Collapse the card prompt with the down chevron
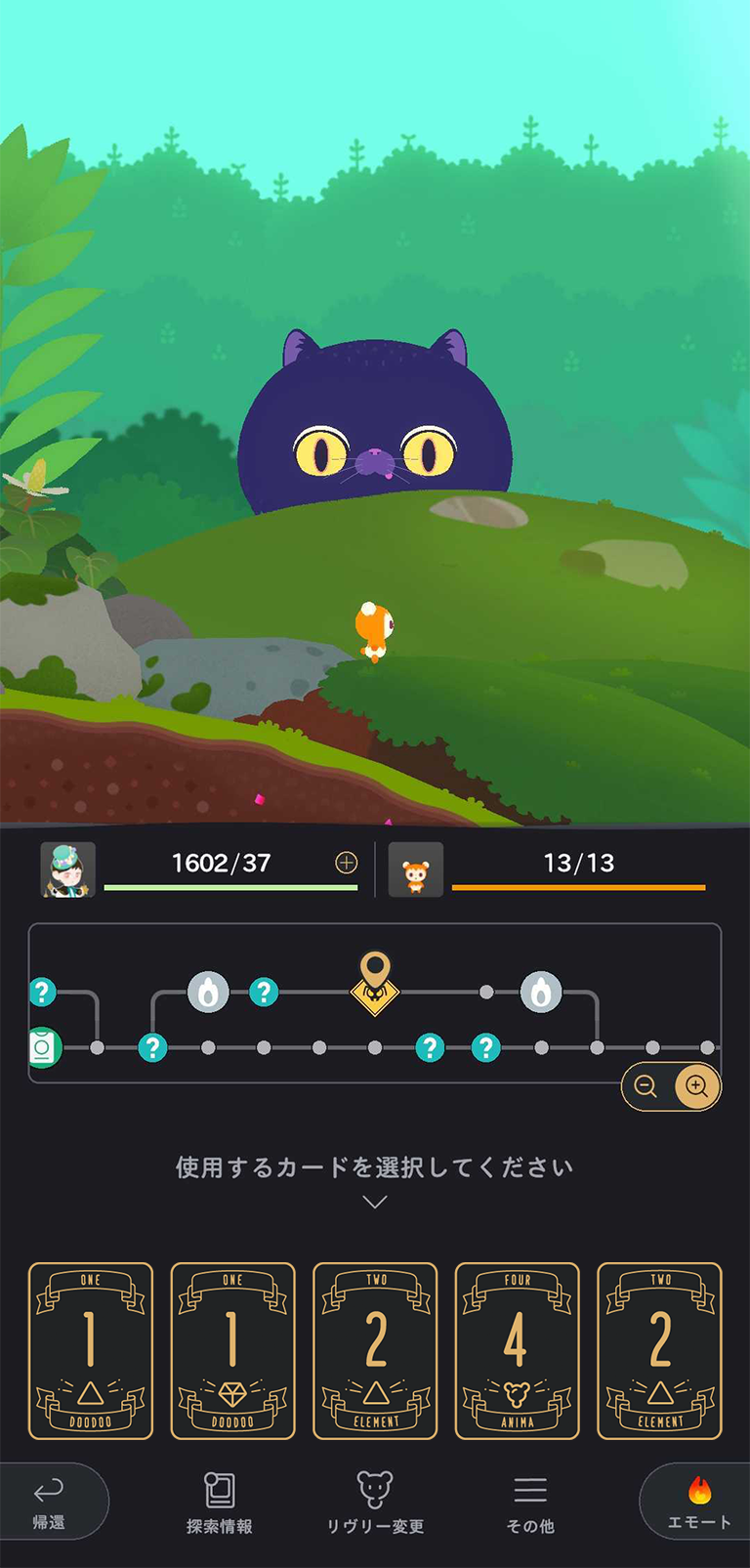This screenshot has height=1568, width=750. pyautogui.click(x=375, y=1202)
